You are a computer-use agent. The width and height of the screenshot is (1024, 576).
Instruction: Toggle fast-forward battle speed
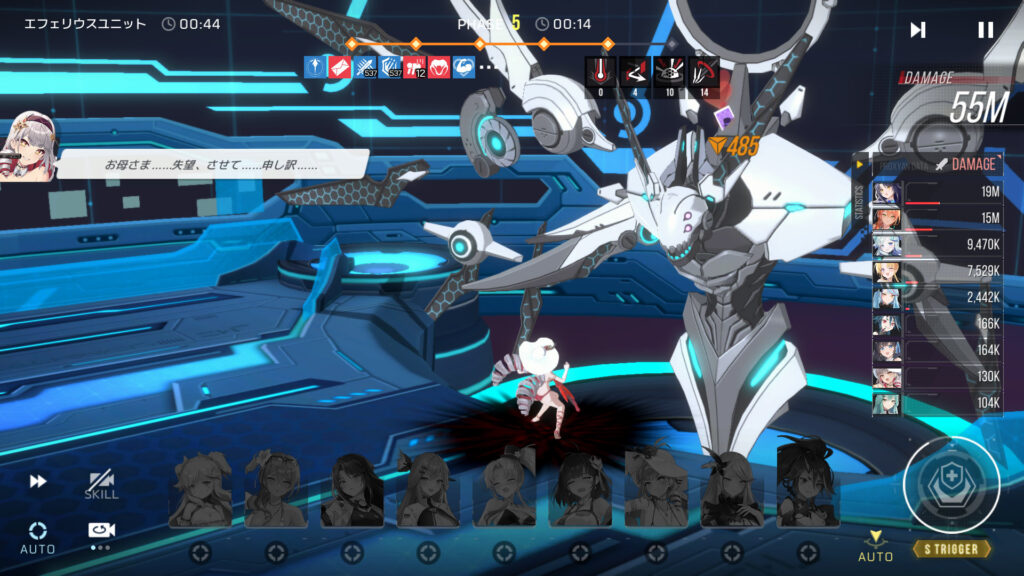tap(38, 481)
